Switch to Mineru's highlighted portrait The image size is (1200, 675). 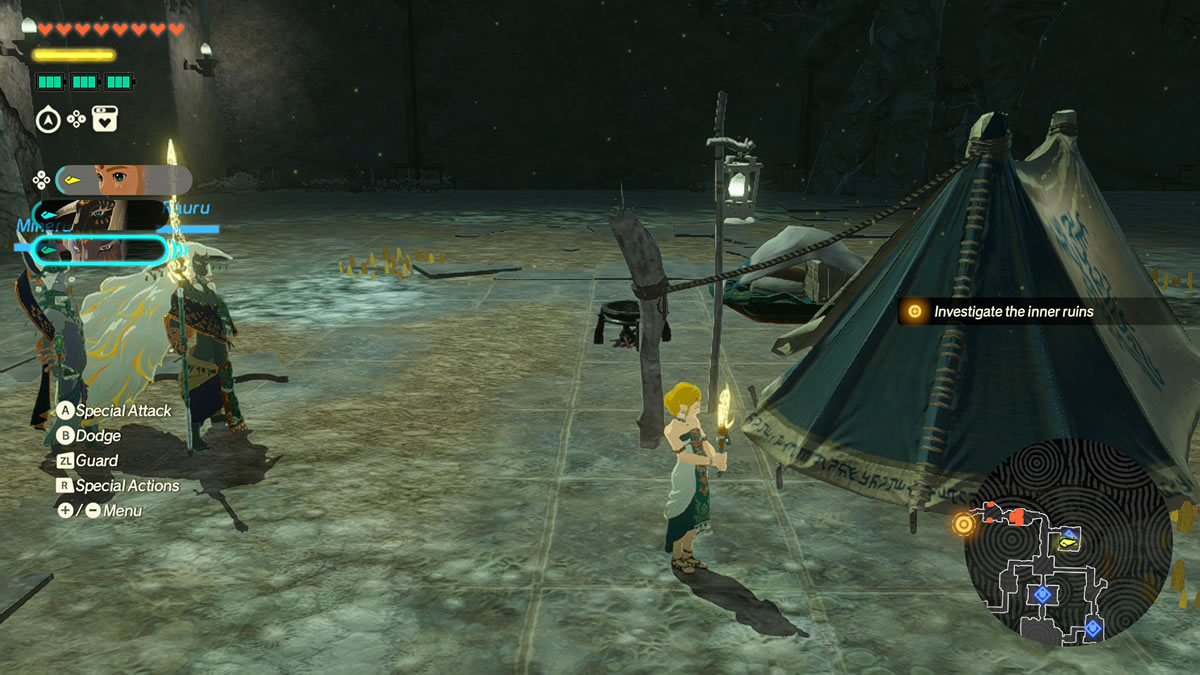tap(100, 249)
